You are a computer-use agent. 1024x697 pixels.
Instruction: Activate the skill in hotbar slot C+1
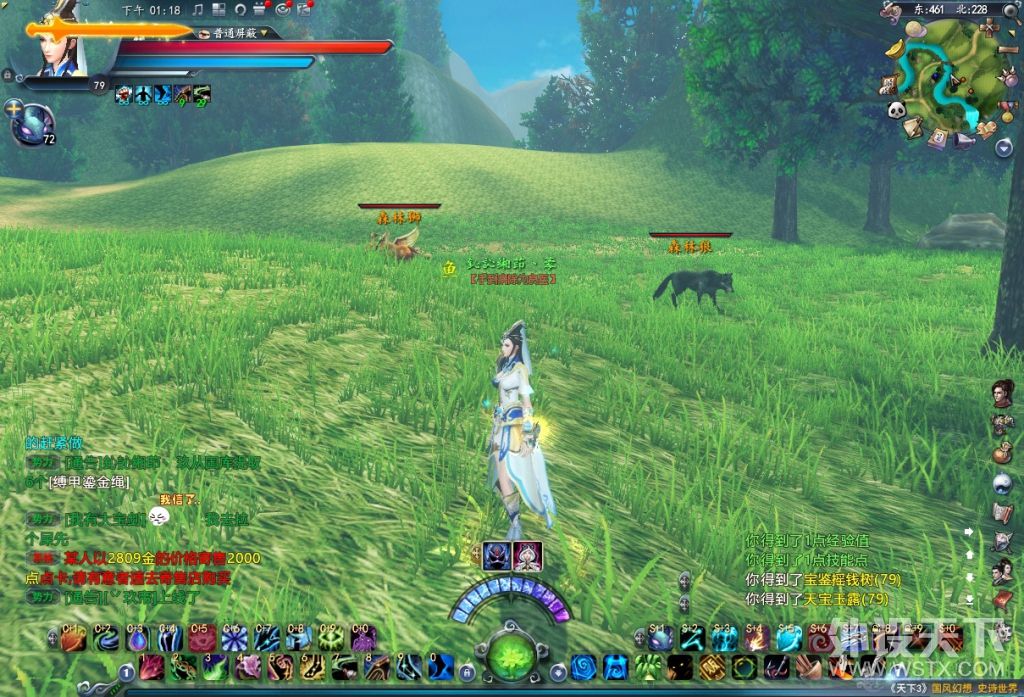[73, 638]
